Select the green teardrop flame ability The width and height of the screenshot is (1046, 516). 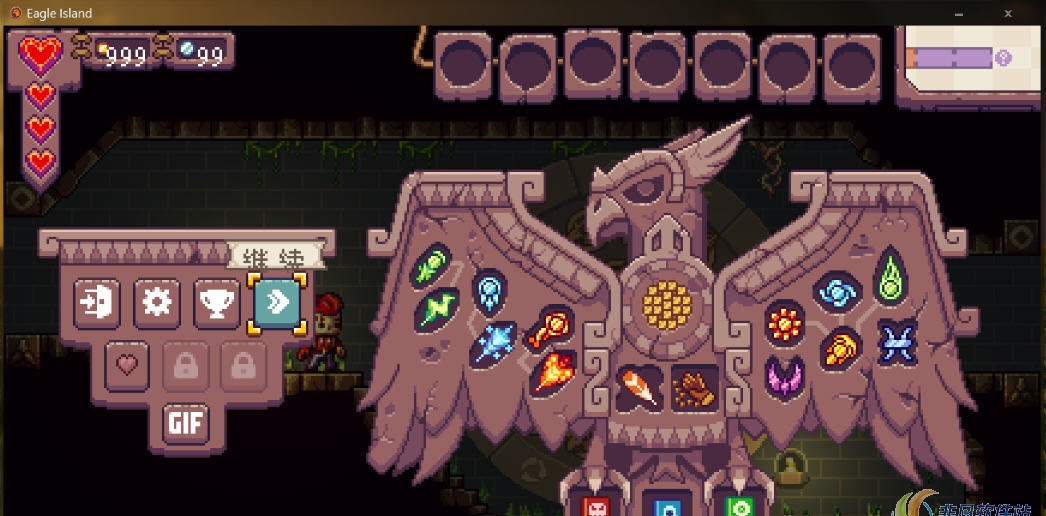coord(890,277)
